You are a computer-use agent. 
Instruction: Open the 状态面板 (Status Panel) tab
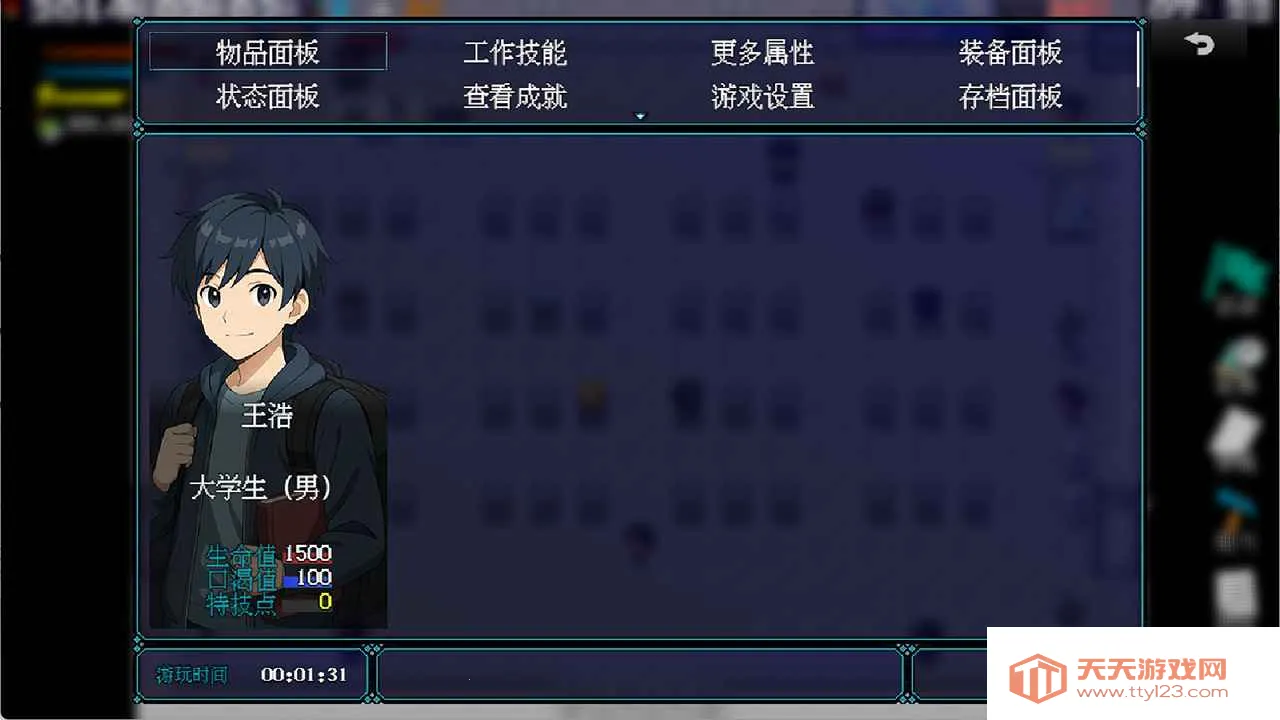266,97
